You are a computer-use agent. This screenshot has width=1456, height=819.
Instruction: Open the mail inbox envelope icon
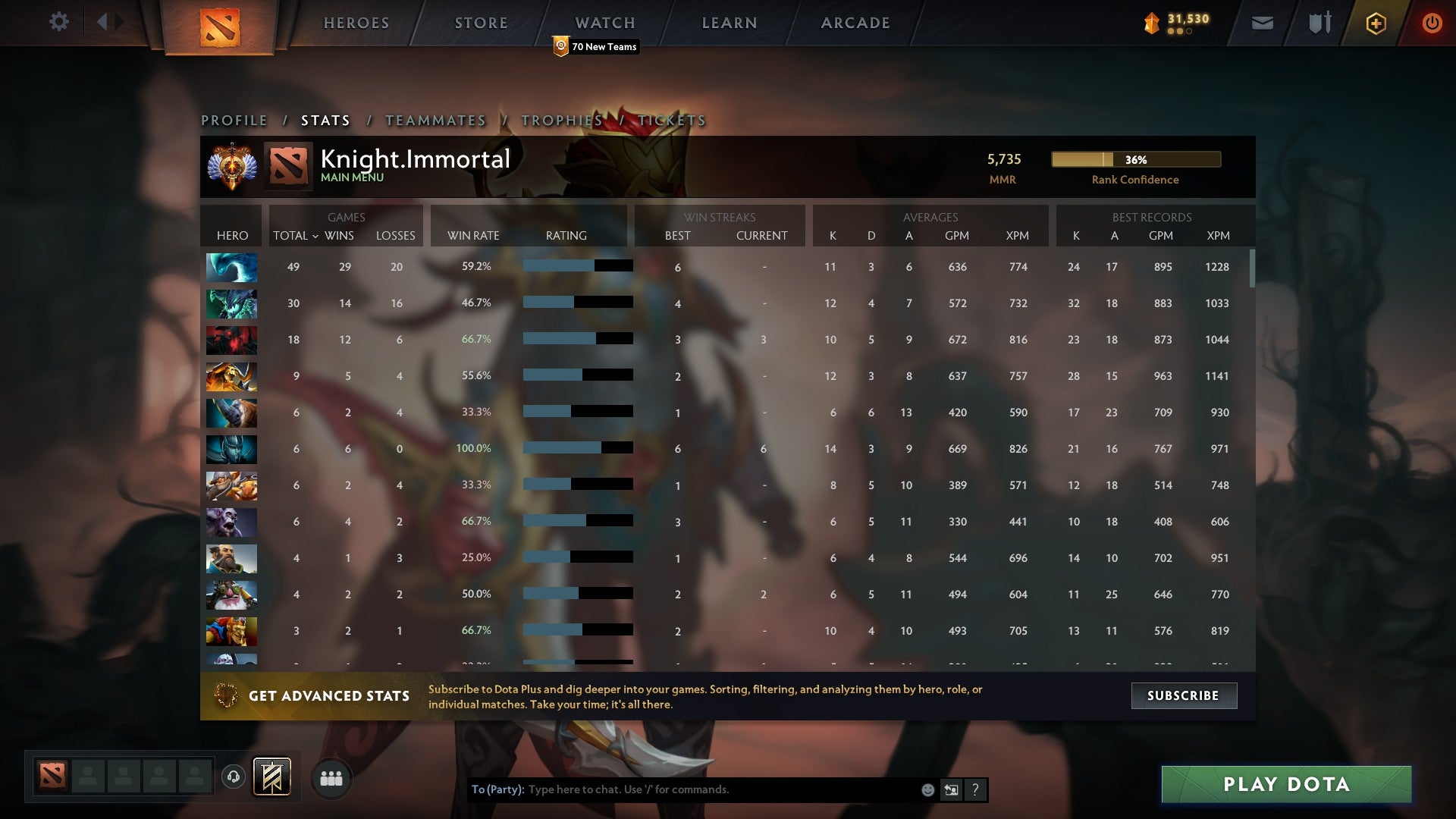(x=1262, y=23)
